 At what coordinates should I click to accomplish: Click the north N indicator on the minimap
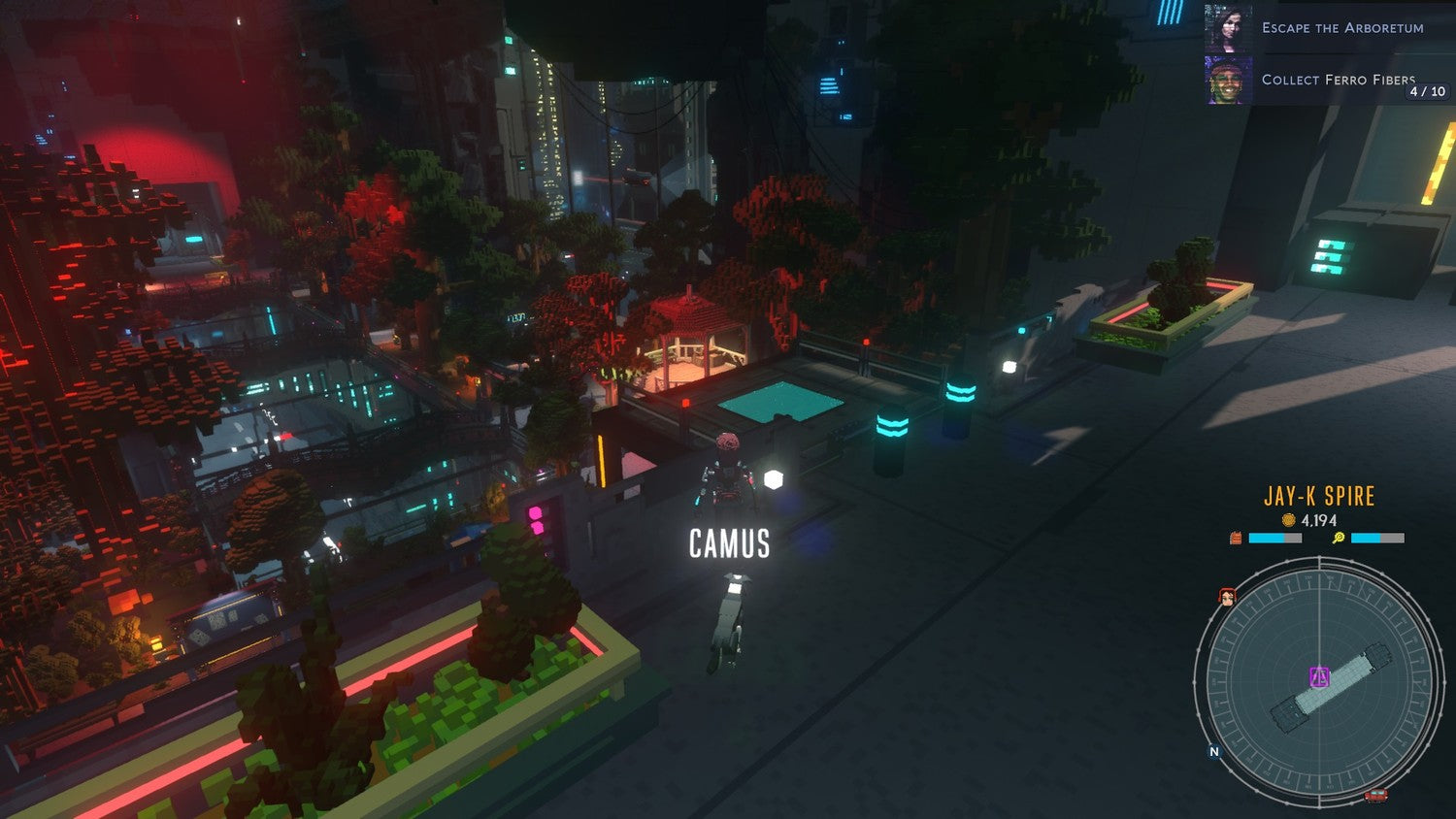click(x=1213, y=752)
